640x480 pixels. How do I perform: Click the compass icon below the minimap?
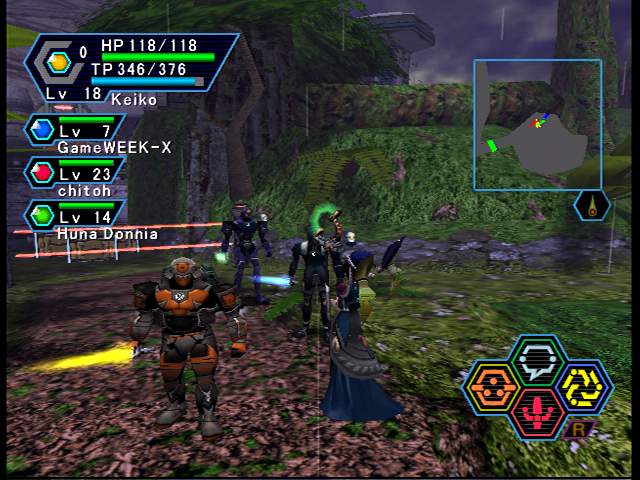[593, 206]
